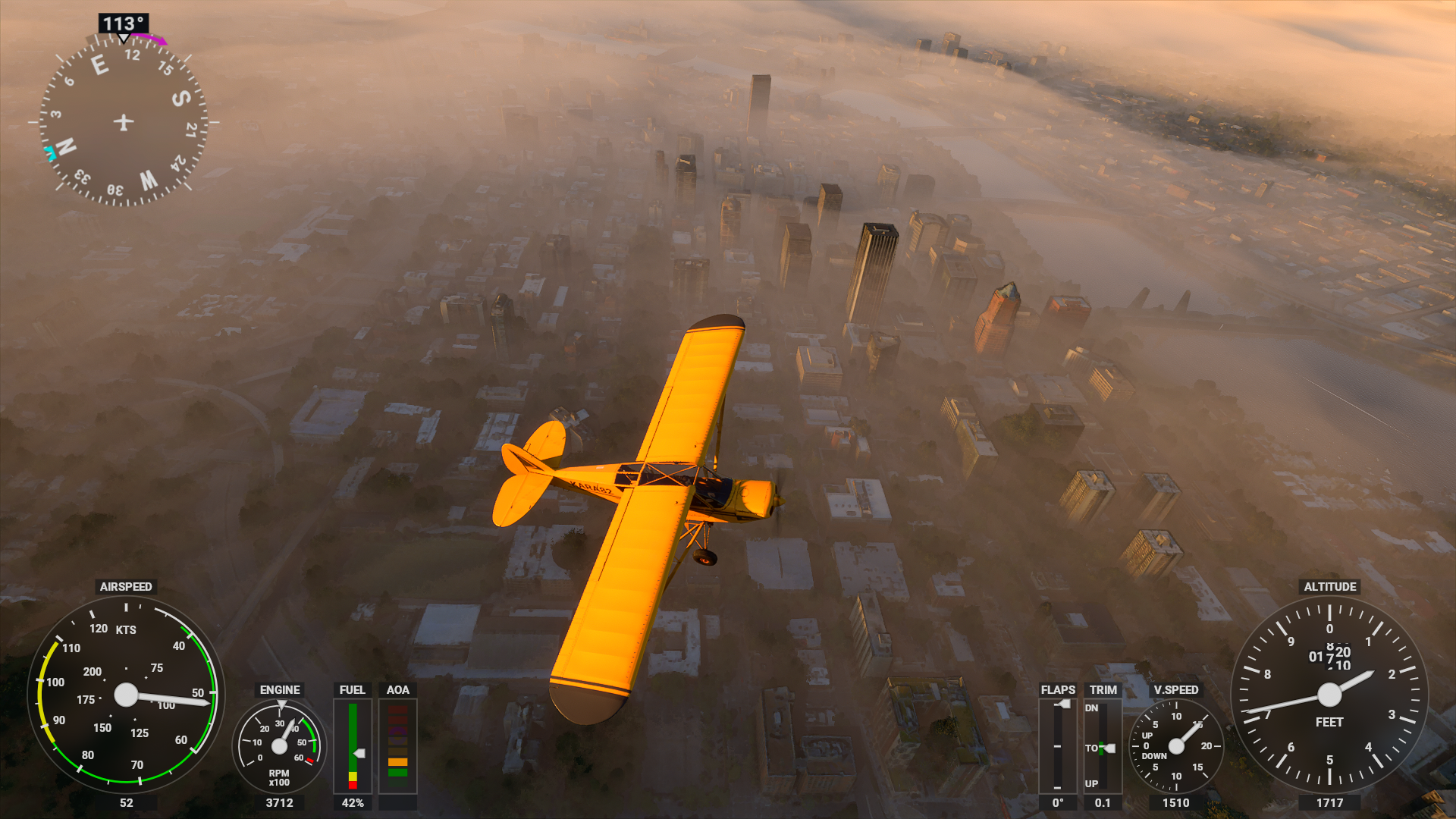Select the TRIM position indicator

(x=1103, y=746)
